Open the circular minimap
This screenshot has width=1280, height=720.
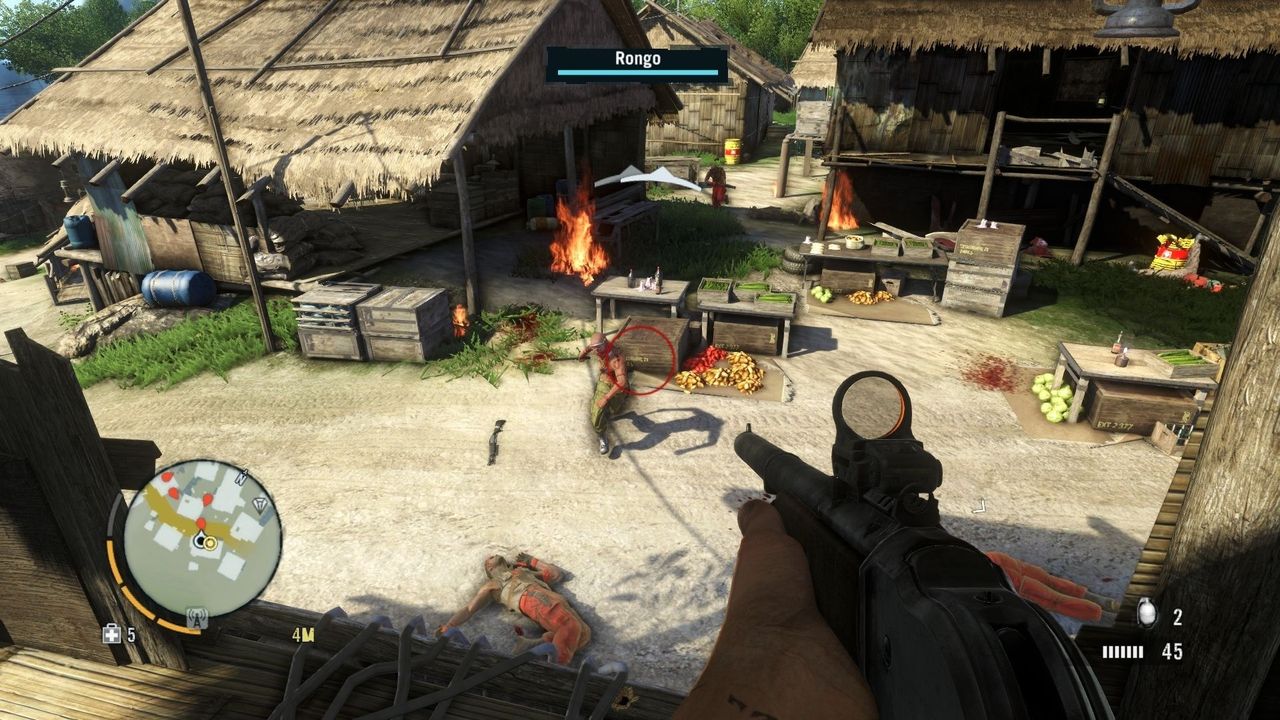coord(201,538)
